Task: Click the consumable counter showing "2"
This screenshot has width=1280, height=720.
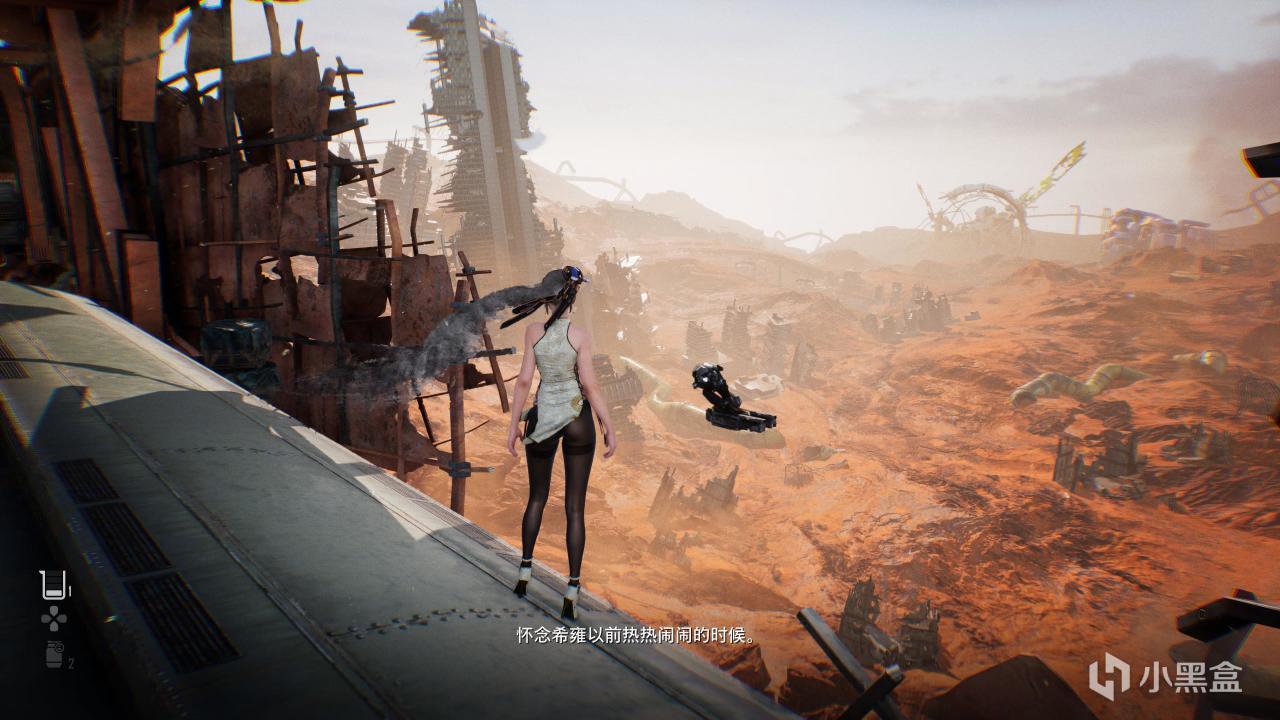Action: [x=71, y=662]
